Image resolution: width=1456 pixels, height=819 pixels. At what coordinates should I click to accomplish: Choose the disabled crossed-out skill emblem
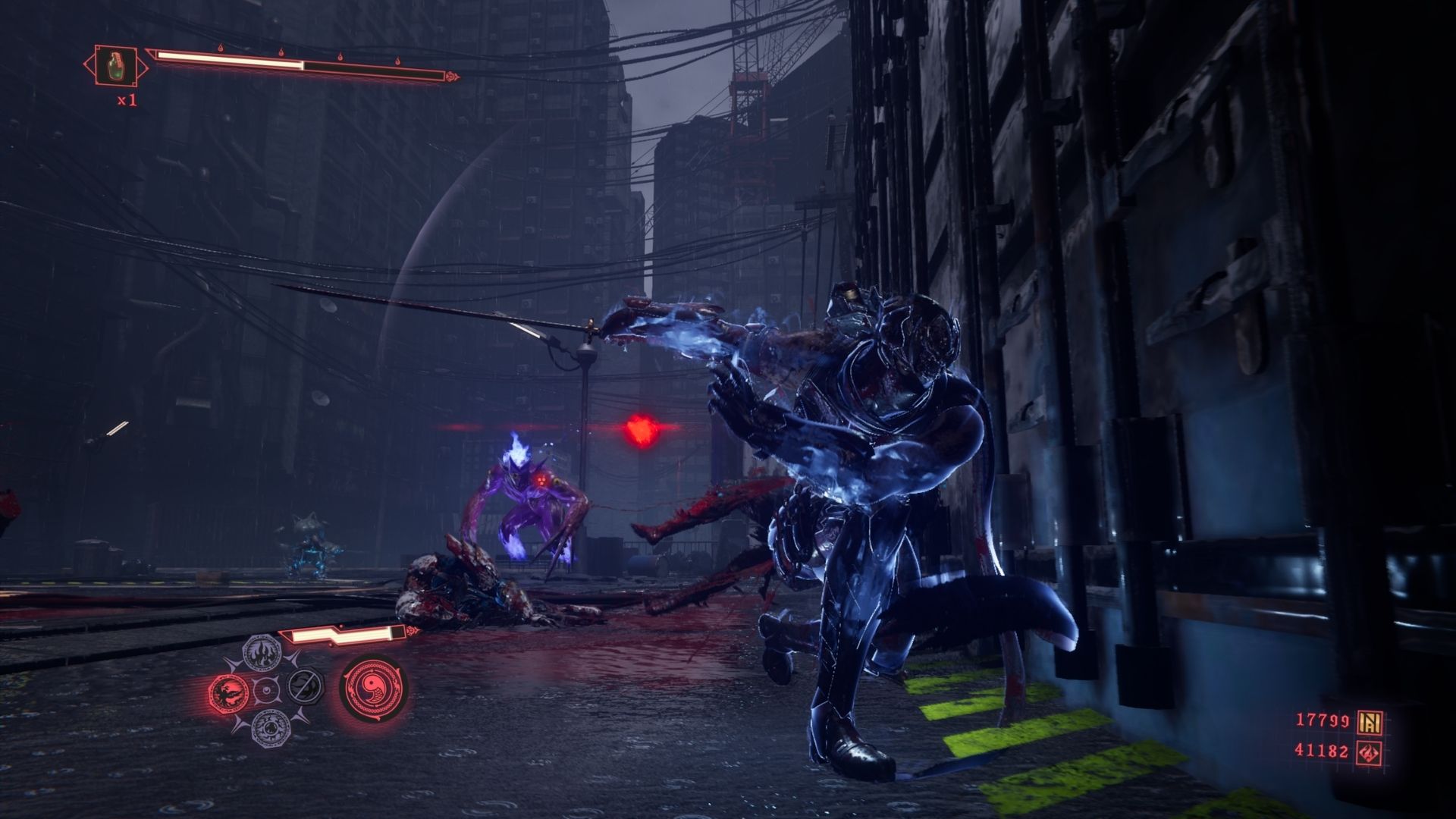305,686
